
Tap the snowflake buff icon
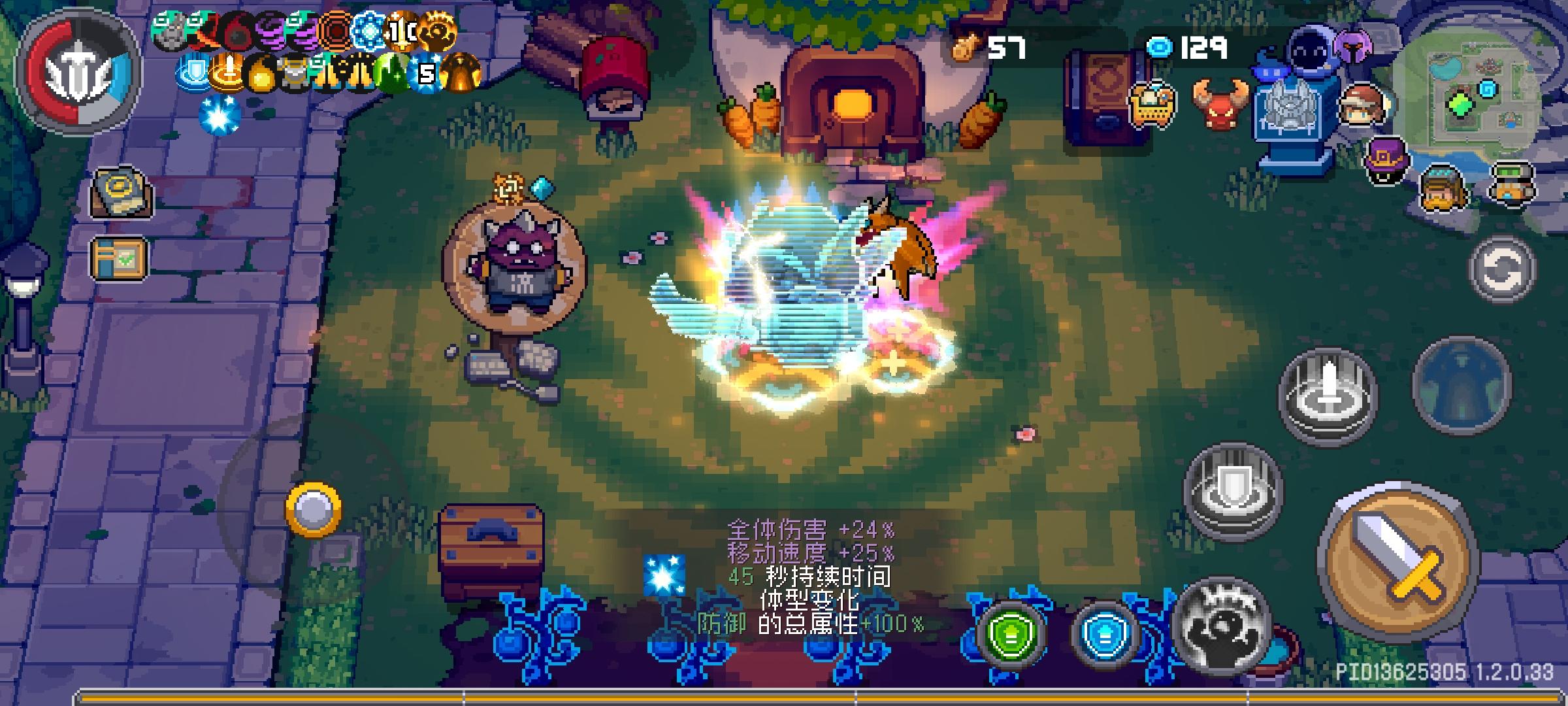point(368,29)
